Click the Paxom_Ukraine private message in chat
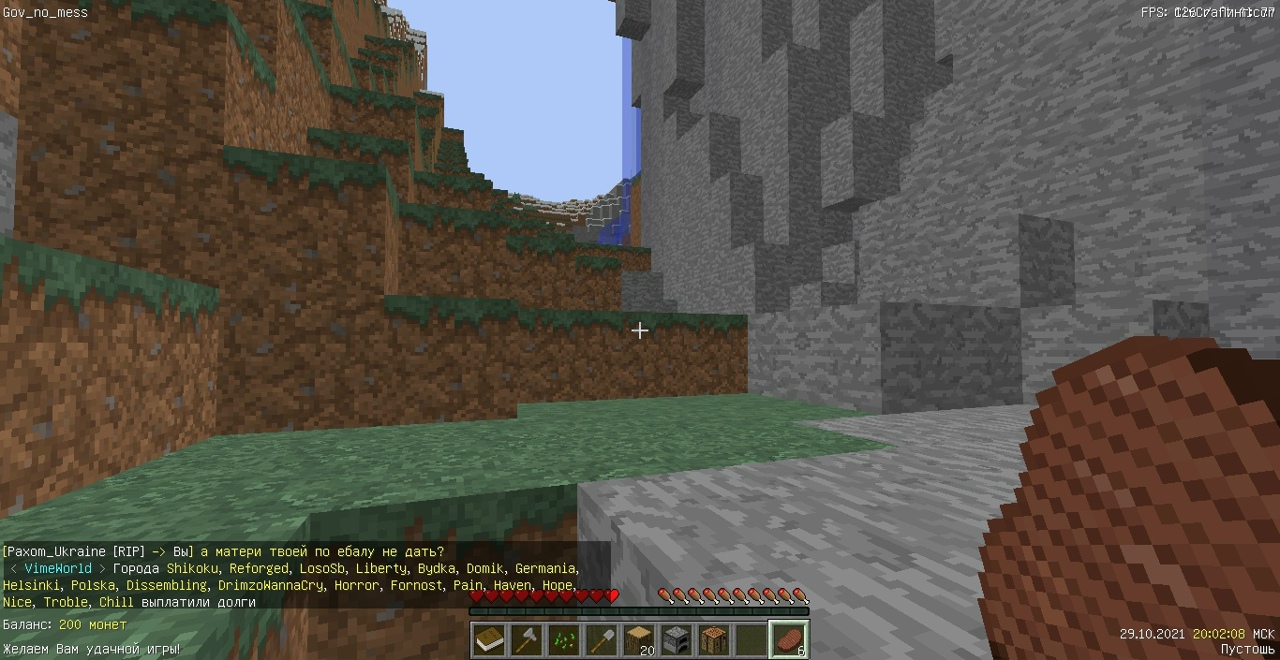 tap(224, 551)
